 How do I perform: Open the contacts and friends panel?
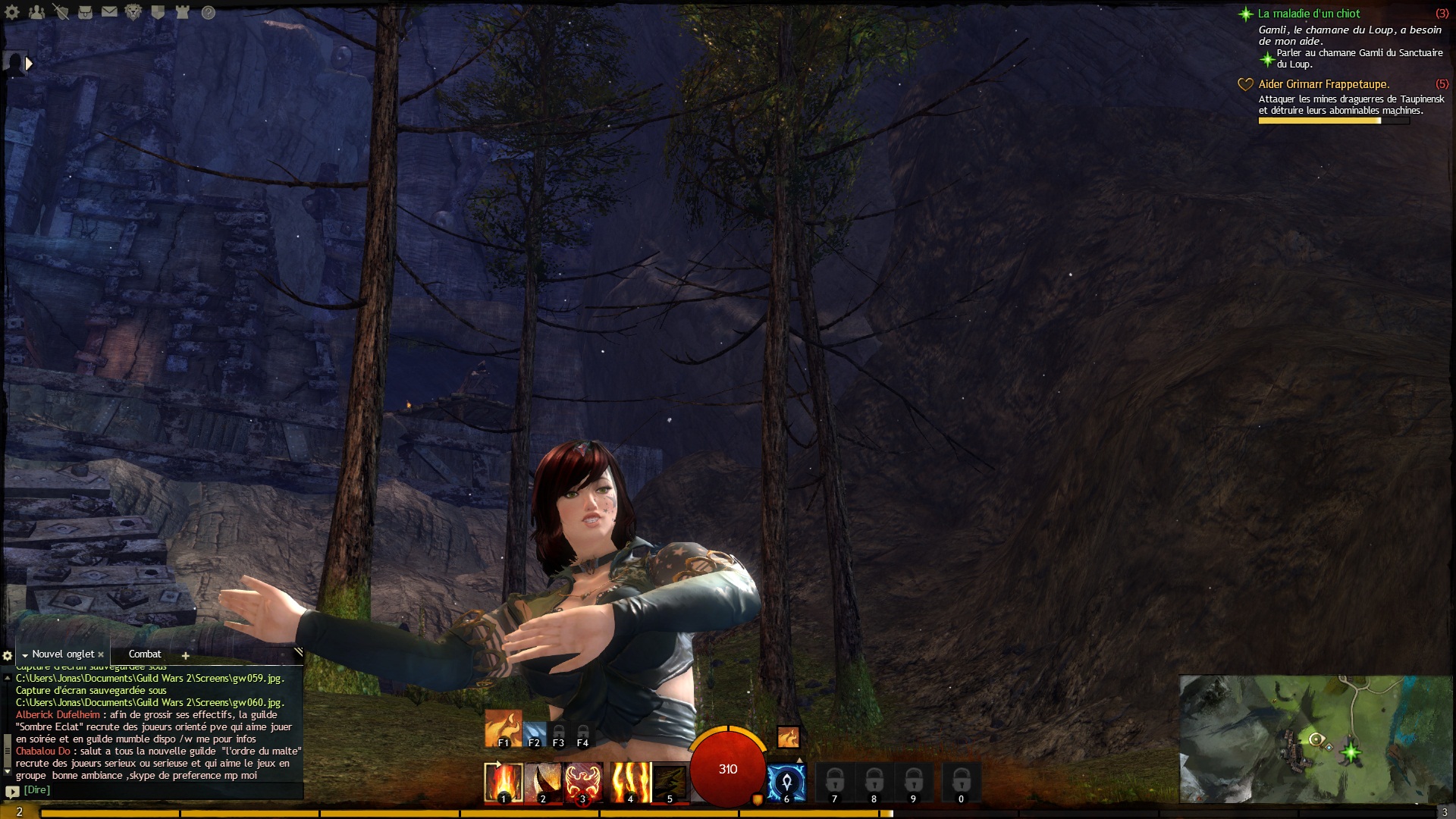pyautogui.click(x=36, y=12)
